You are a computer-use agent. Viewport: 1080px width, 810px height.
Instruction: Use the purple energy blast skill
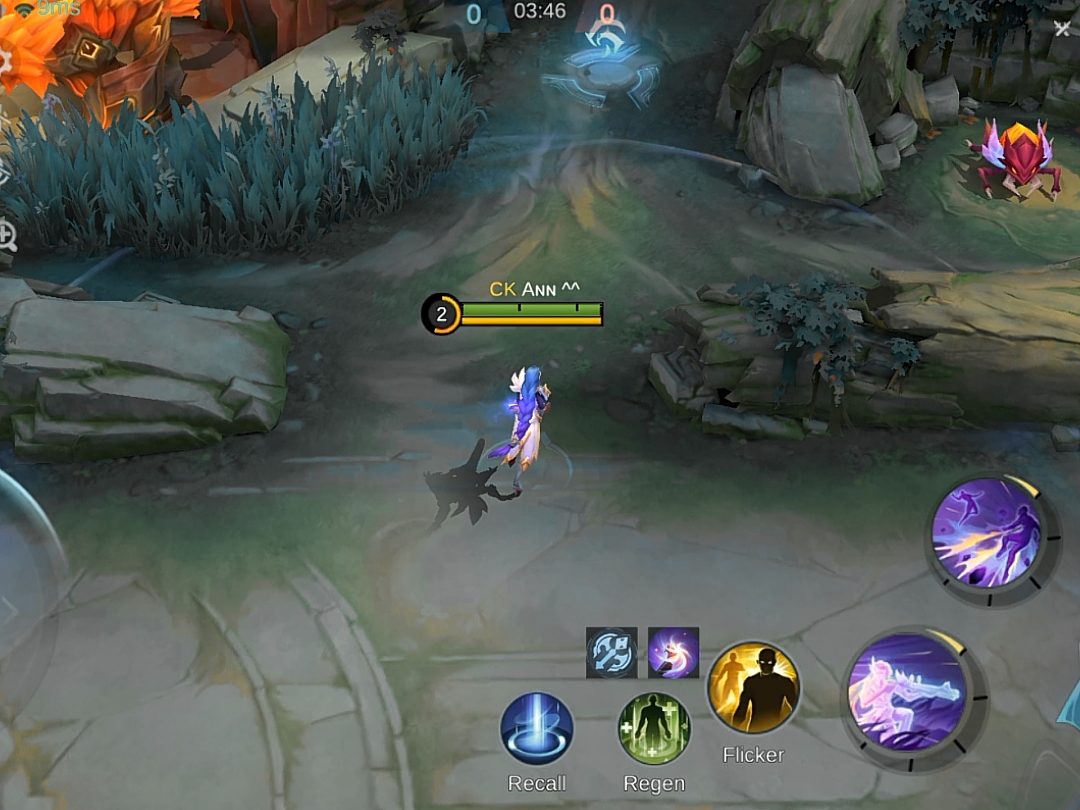[987, 531]
